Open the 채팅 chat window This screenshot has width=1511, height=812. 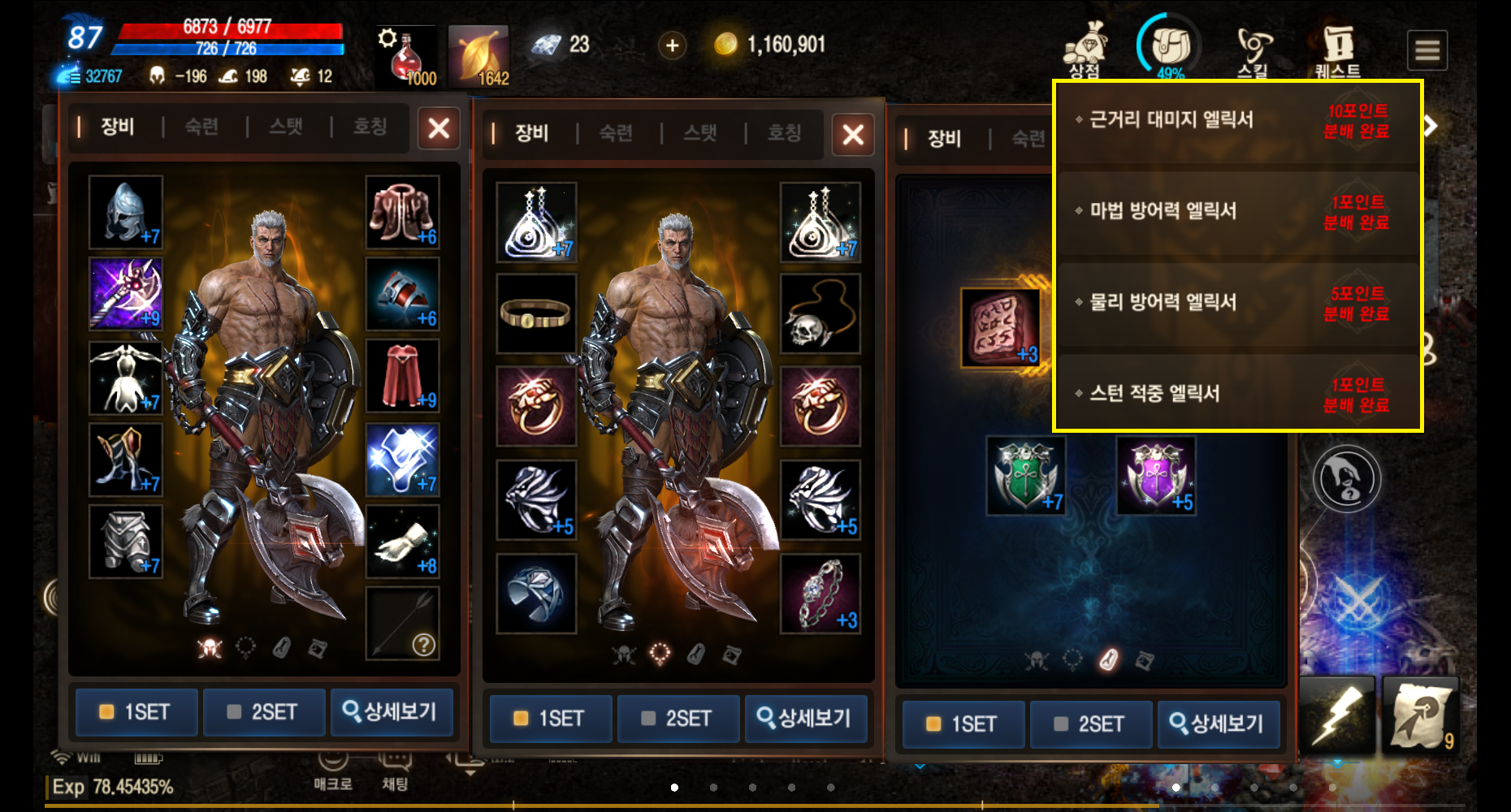point(395,770)
